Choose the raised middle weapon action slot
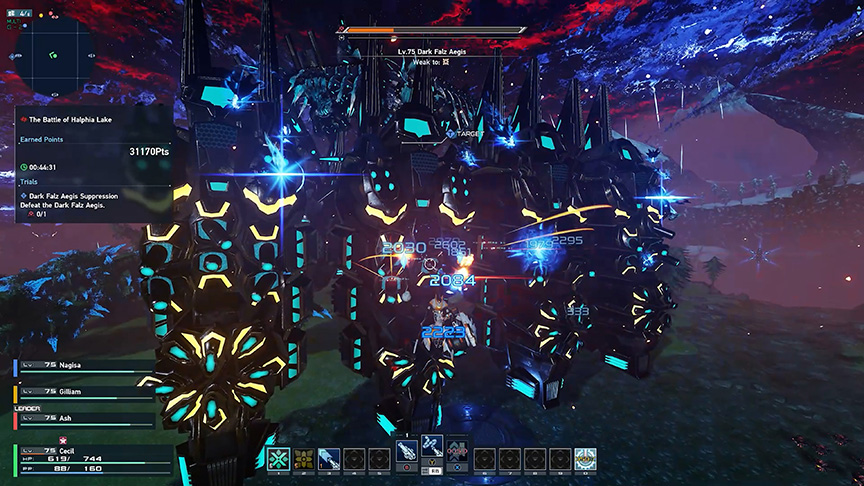Screen dimensions: 864x486 [433, 448]
